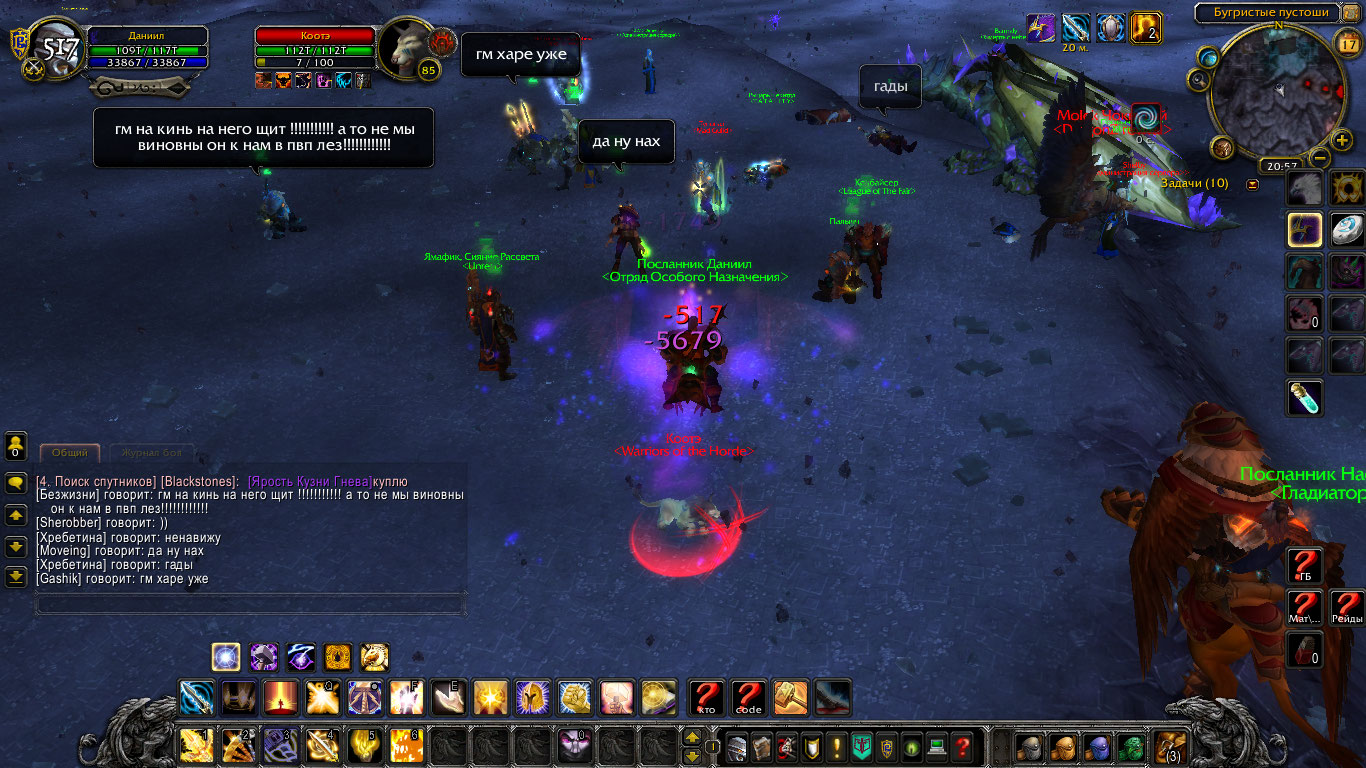Zoom out the minimap with the minus button
The height and width of the screenshot is (768, 1366).
tap(1320, 158)
